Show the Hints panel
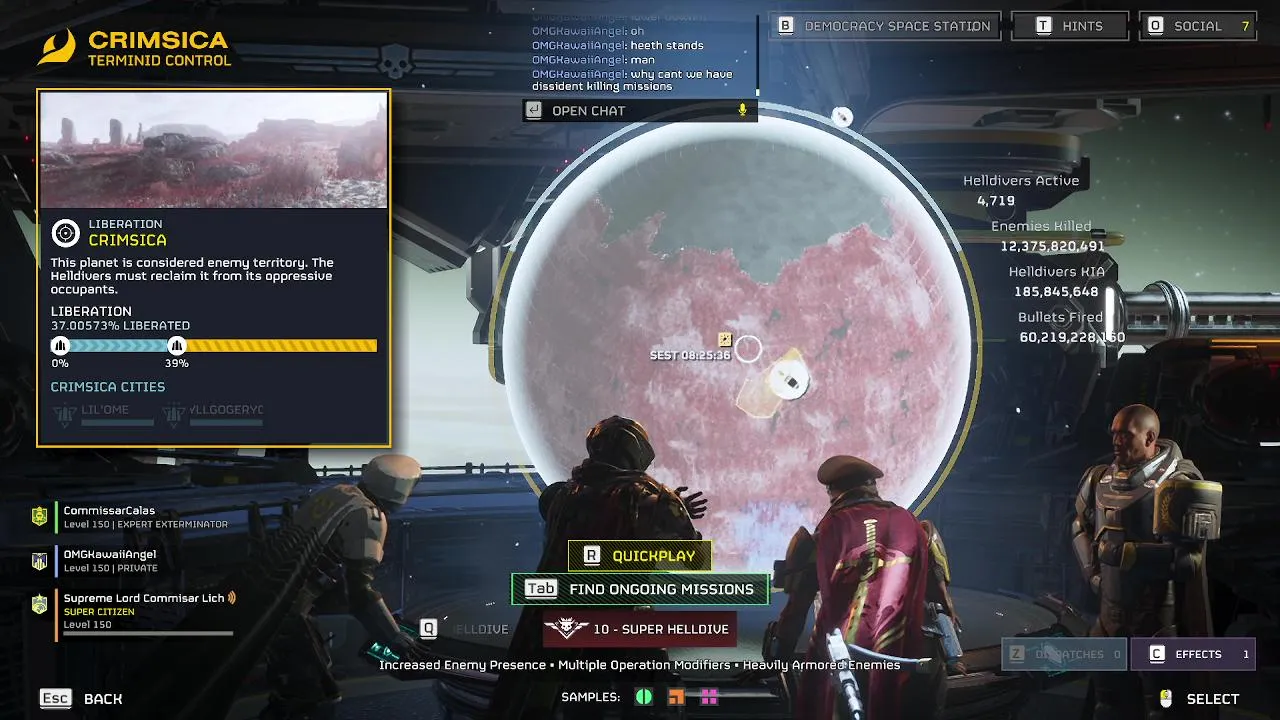 click(1069, 26)
